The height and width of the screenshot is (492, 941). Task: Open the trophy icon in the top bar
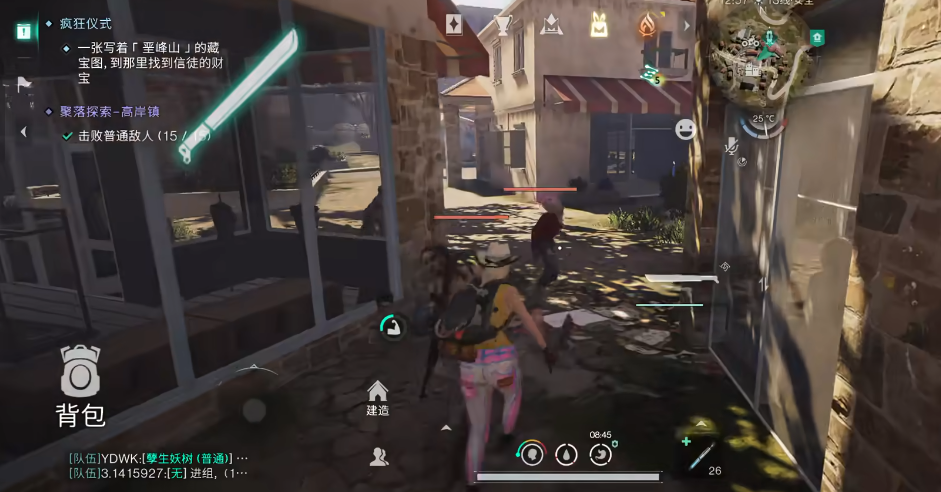[502, 24]
